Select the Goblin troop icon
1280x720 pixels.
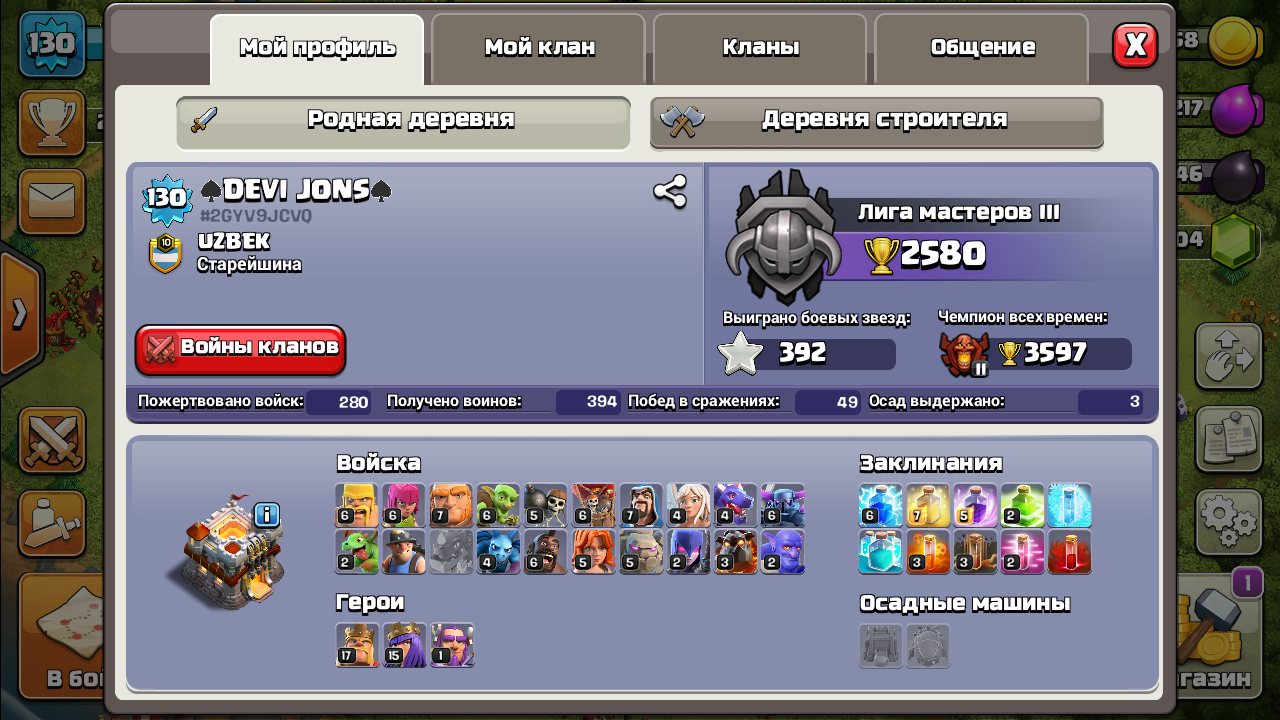498,505
